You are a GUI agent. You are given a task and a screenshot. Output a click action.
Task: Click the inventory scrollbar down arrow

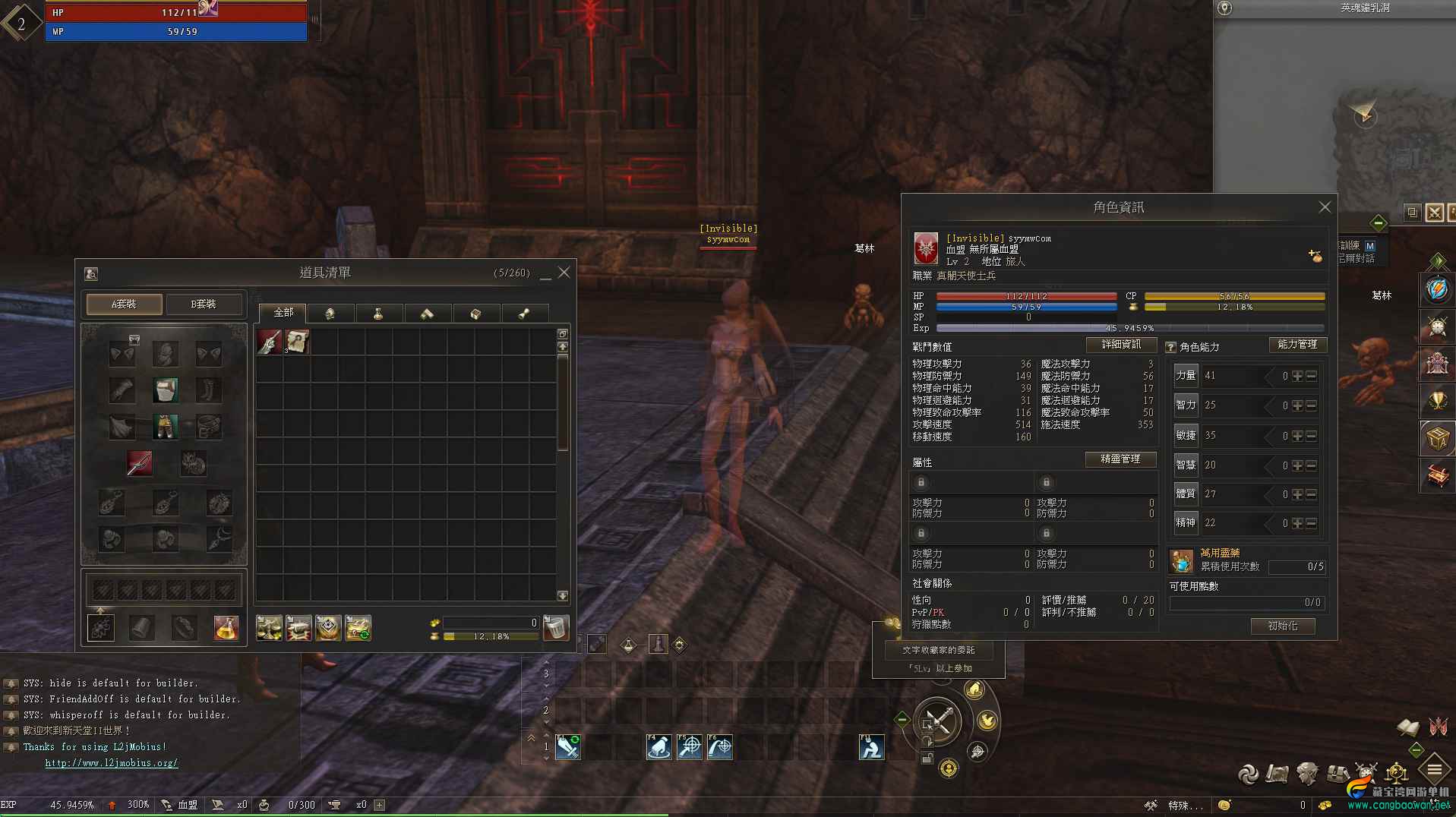[x=563, y=595]
